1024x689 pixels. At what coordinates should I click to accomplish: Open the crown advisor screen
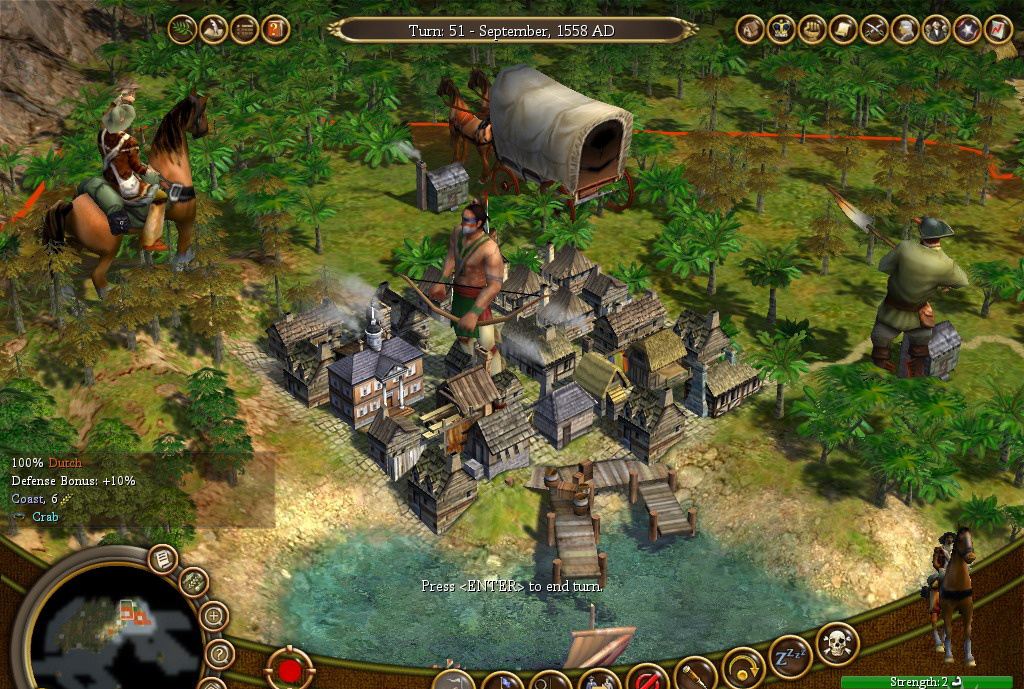pyautogui.click(x=781, y=29)
